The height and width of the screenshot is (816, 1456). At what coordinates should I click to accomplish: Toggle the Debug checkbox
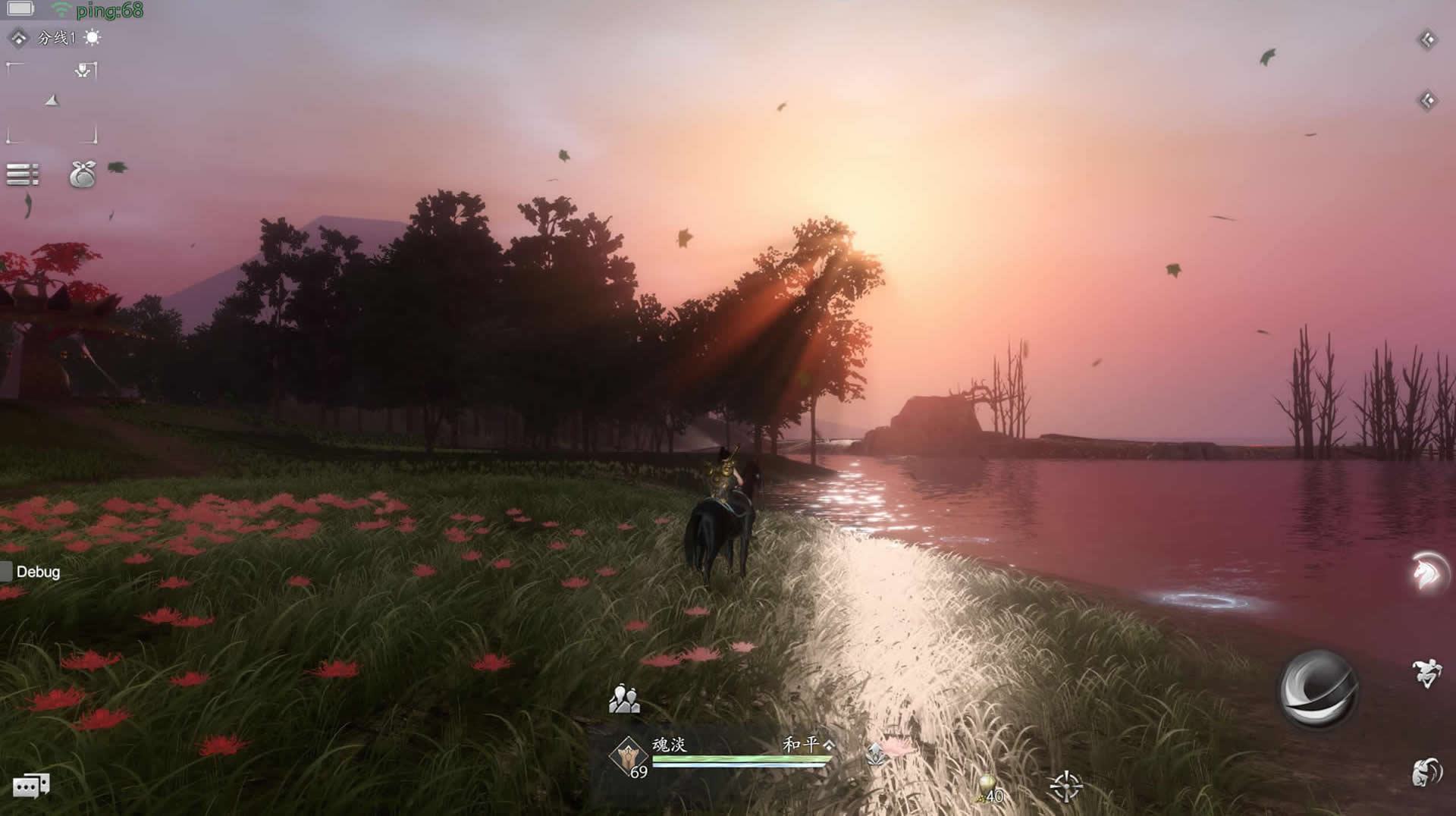7,572
